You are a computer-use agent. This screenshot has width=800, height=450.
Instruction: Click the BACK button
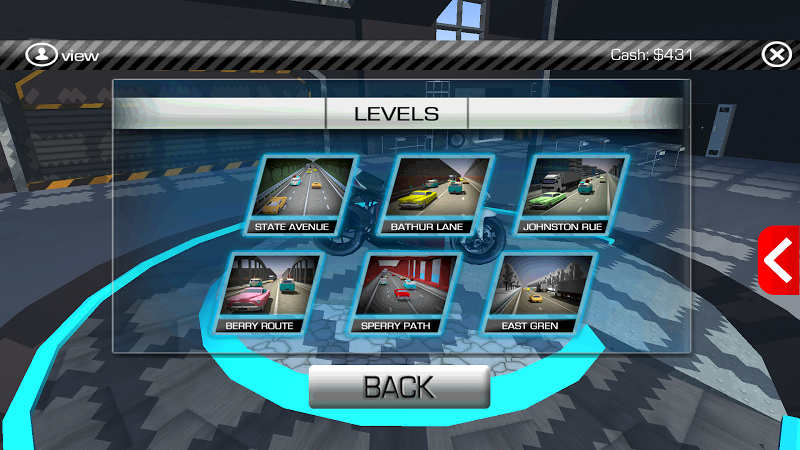pyautogui.click(x=399, y=387)
